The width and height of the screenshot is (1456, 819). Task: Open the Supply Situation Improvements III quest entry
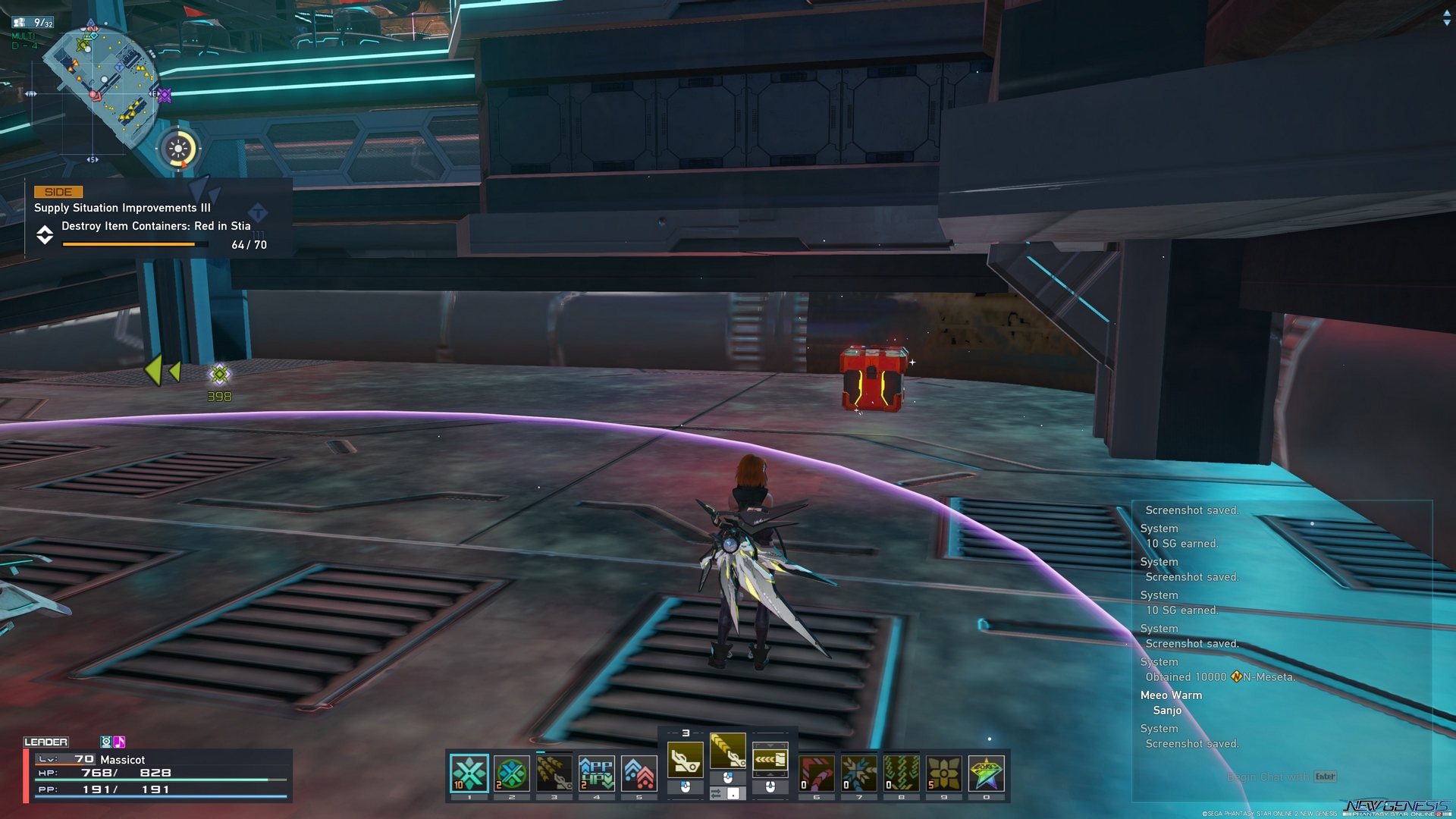(x=123, y=207)
